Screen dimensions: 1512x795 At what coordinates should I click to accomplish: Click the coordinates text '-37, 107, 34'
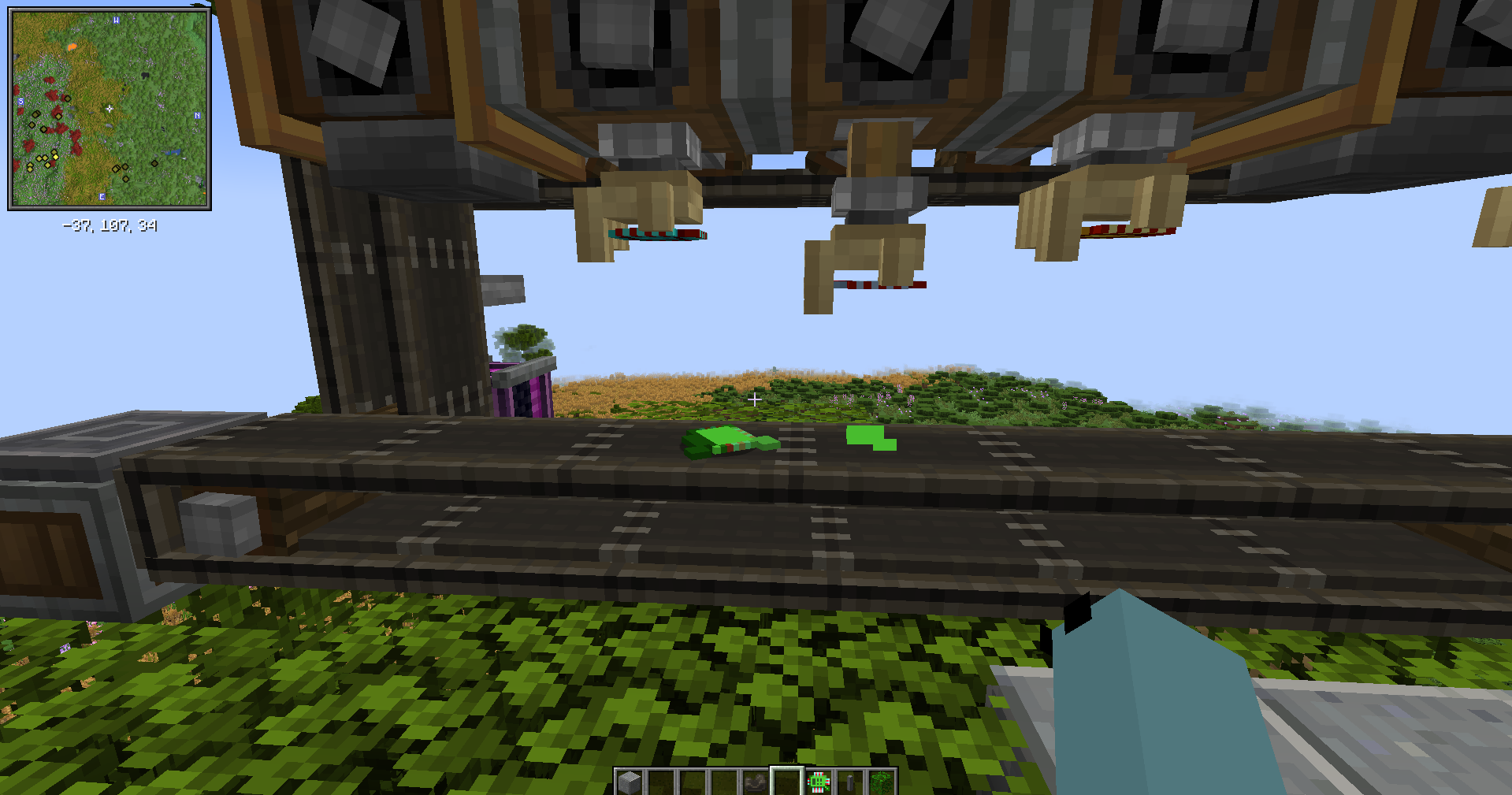(109, 225)
